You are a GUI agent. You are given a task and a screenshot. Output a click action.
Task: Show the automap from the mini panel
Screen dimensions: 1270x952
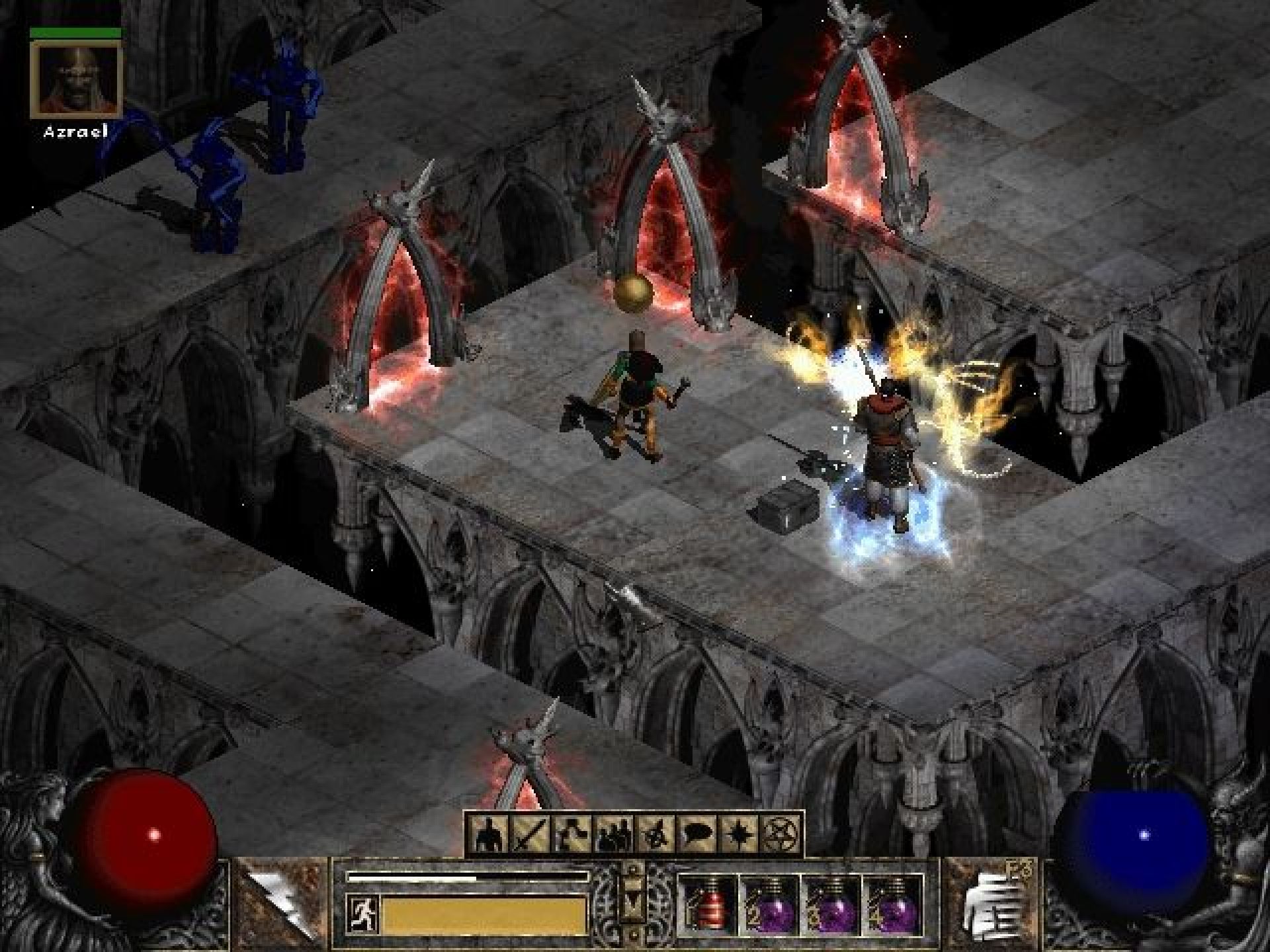[656, 833]
